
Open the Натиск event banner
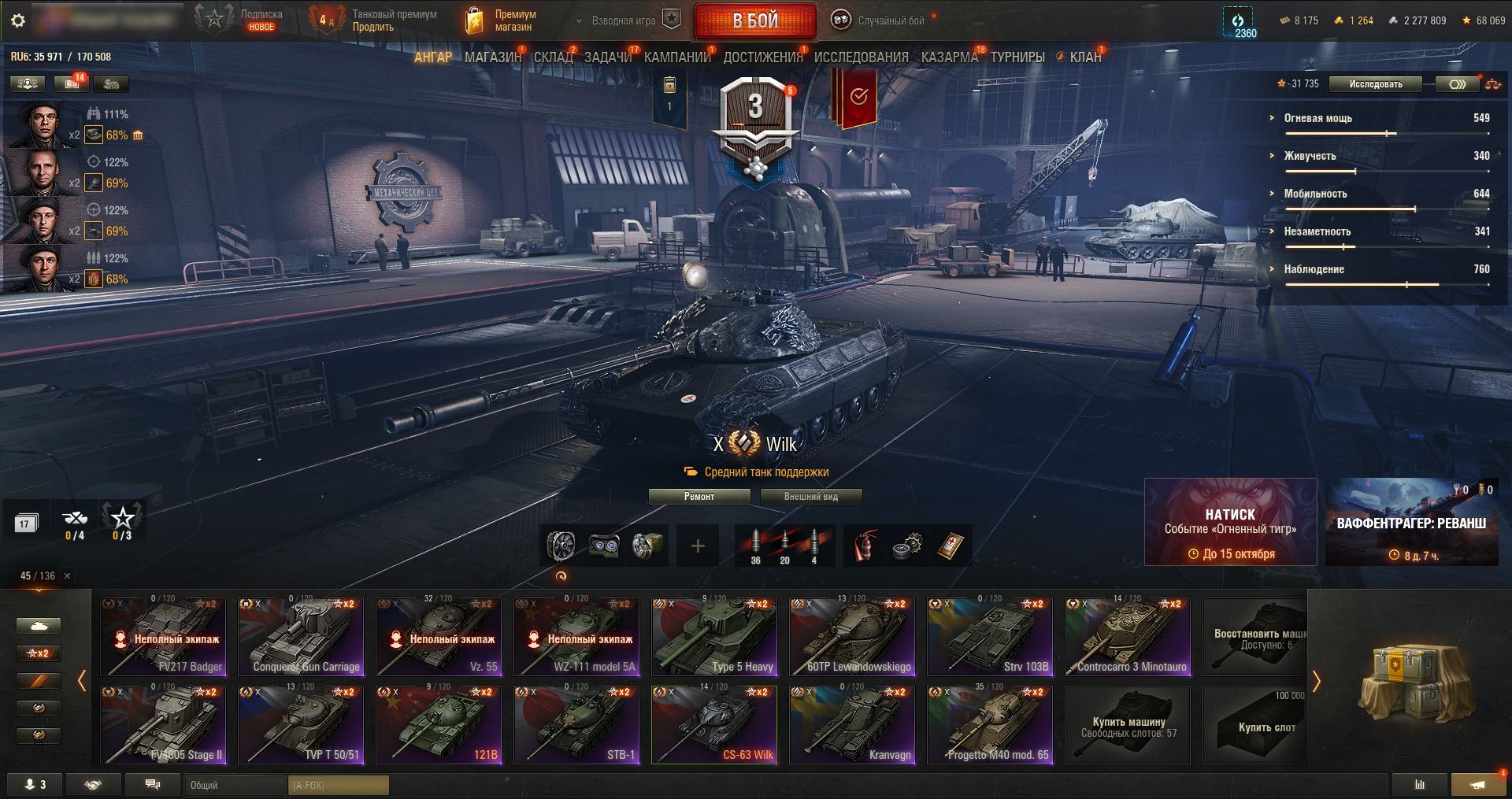(1230, 522)
